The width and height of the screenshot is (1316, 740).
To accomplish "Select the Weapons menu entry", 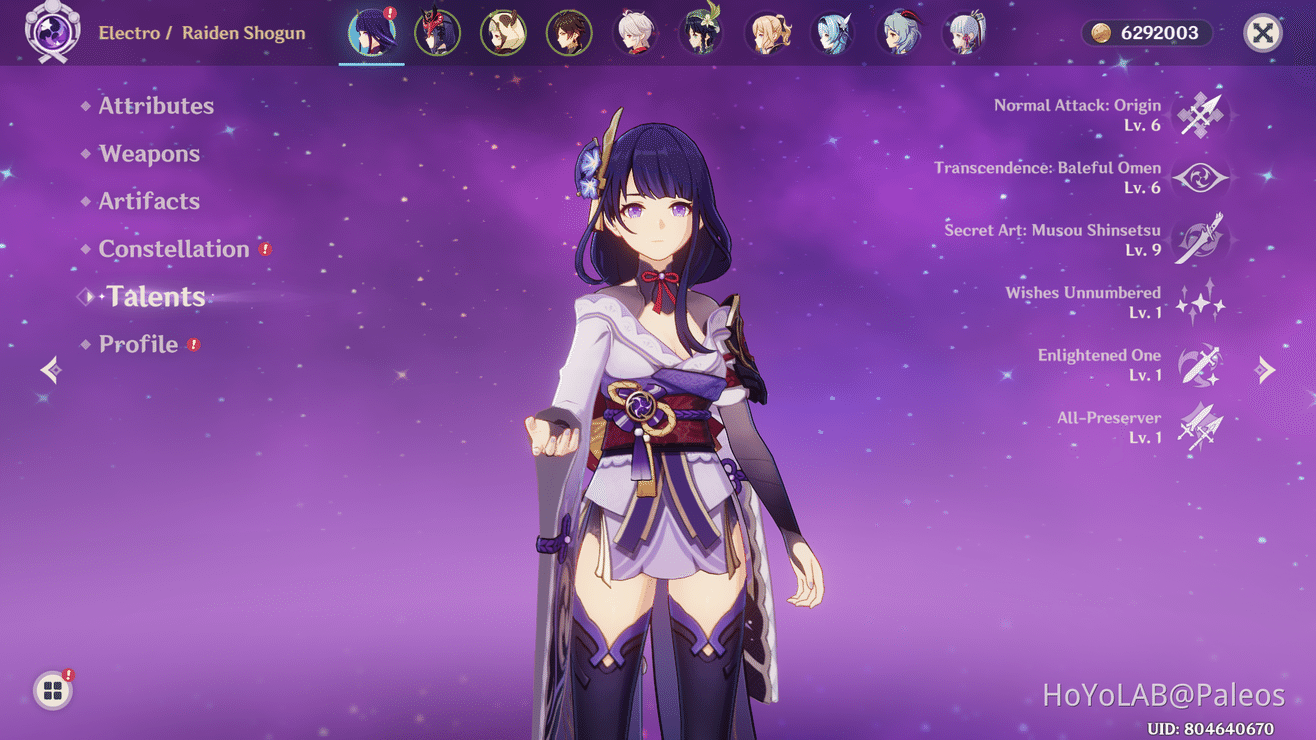I will (x=149, y=154).
